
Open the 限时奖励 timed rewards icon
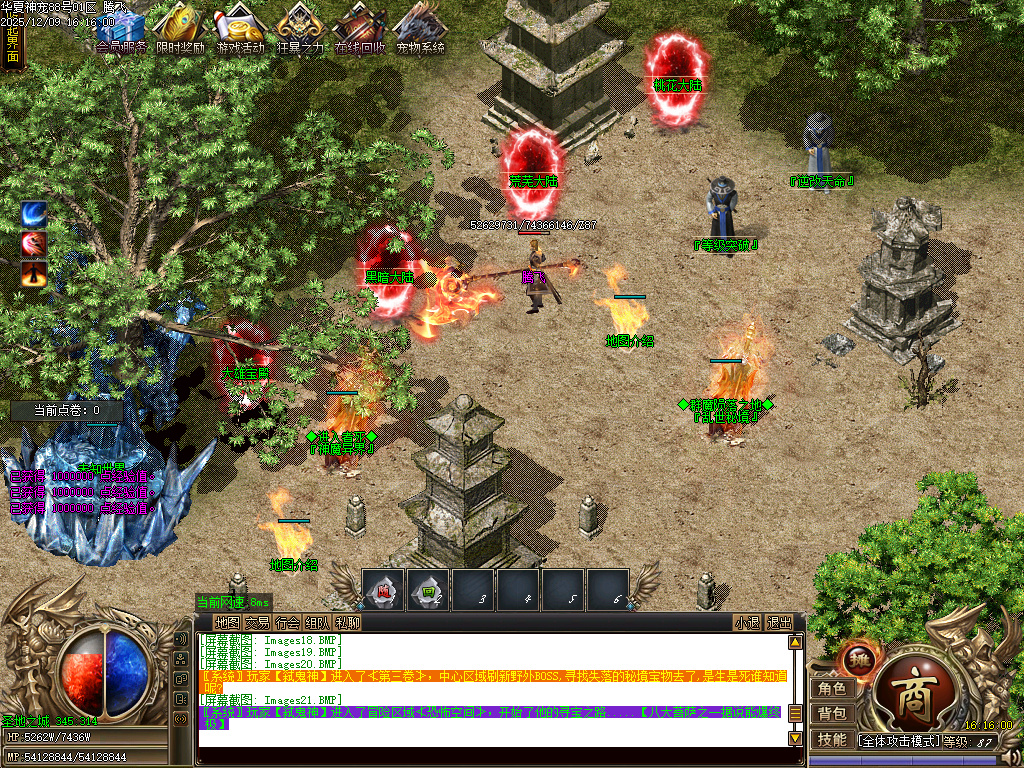(180, 28)
